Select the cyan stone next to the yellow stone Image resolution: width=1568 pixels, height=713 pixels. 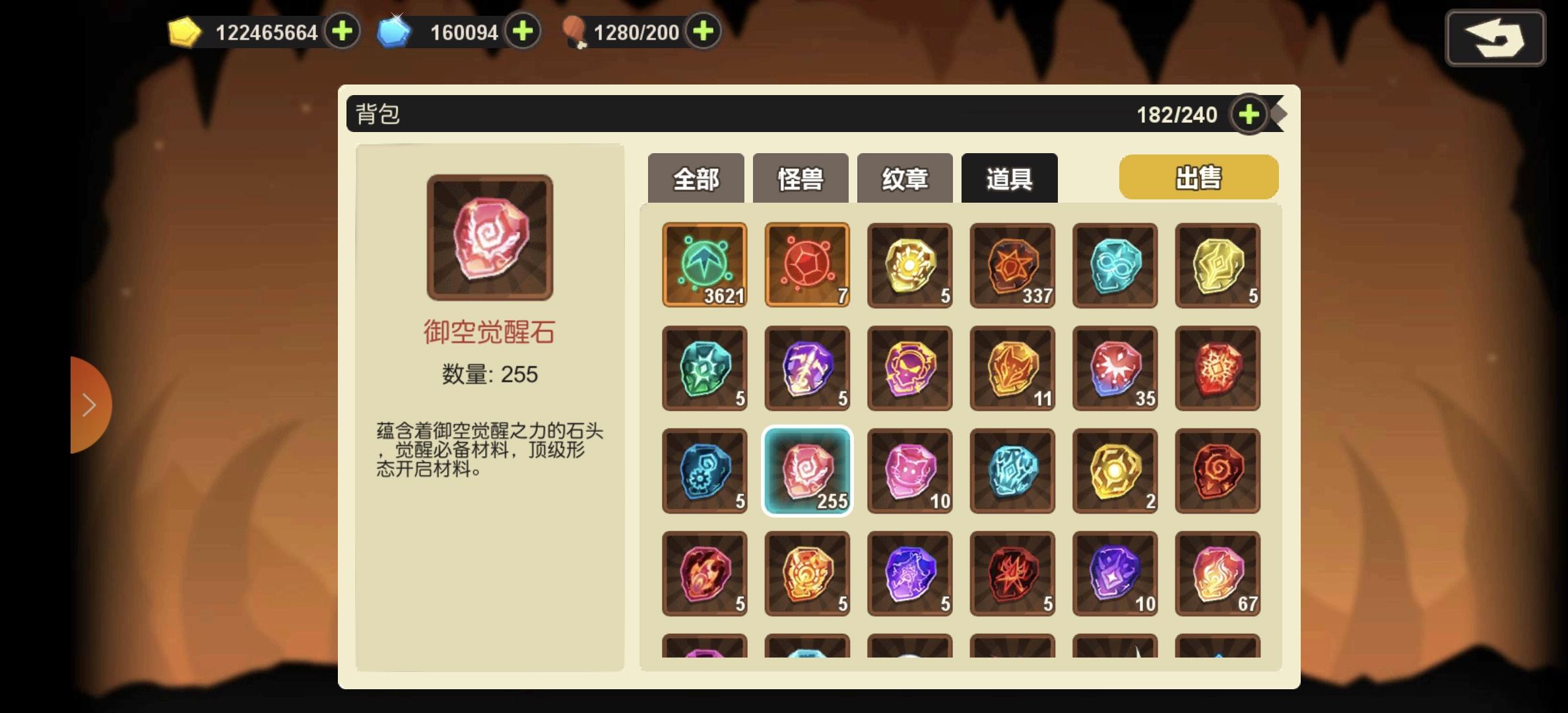tap(1115, 266)
